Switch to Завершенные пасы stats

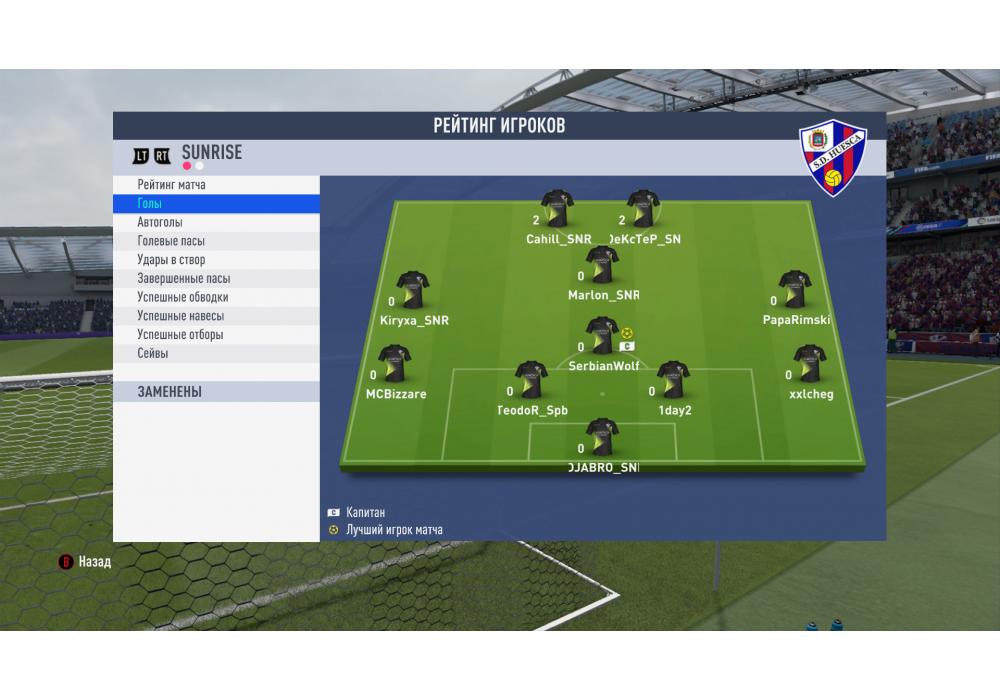coord(184,279)
